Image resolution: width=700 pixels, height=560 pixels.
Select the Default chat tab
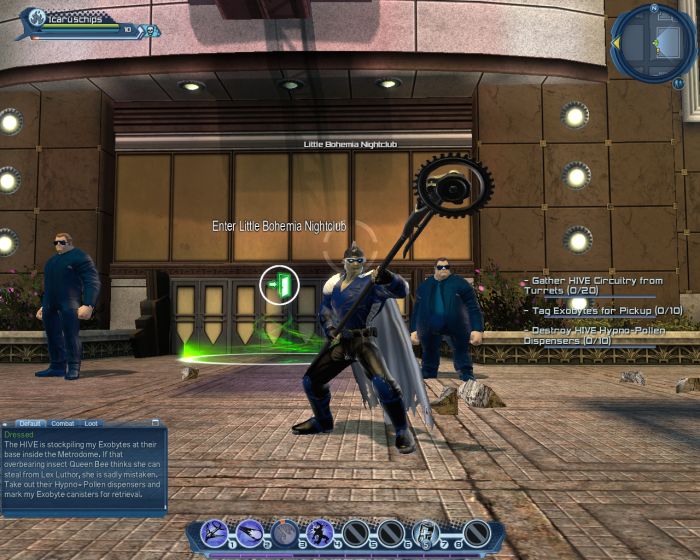30,423
